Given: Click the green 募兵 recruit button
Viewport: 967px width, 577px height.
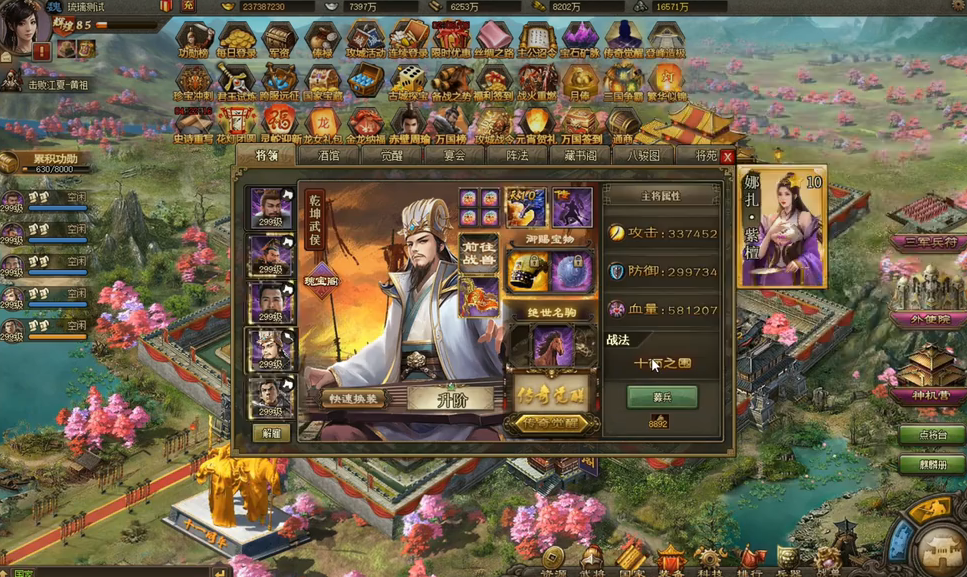Looking at the screenshot, I should [661, 396].
